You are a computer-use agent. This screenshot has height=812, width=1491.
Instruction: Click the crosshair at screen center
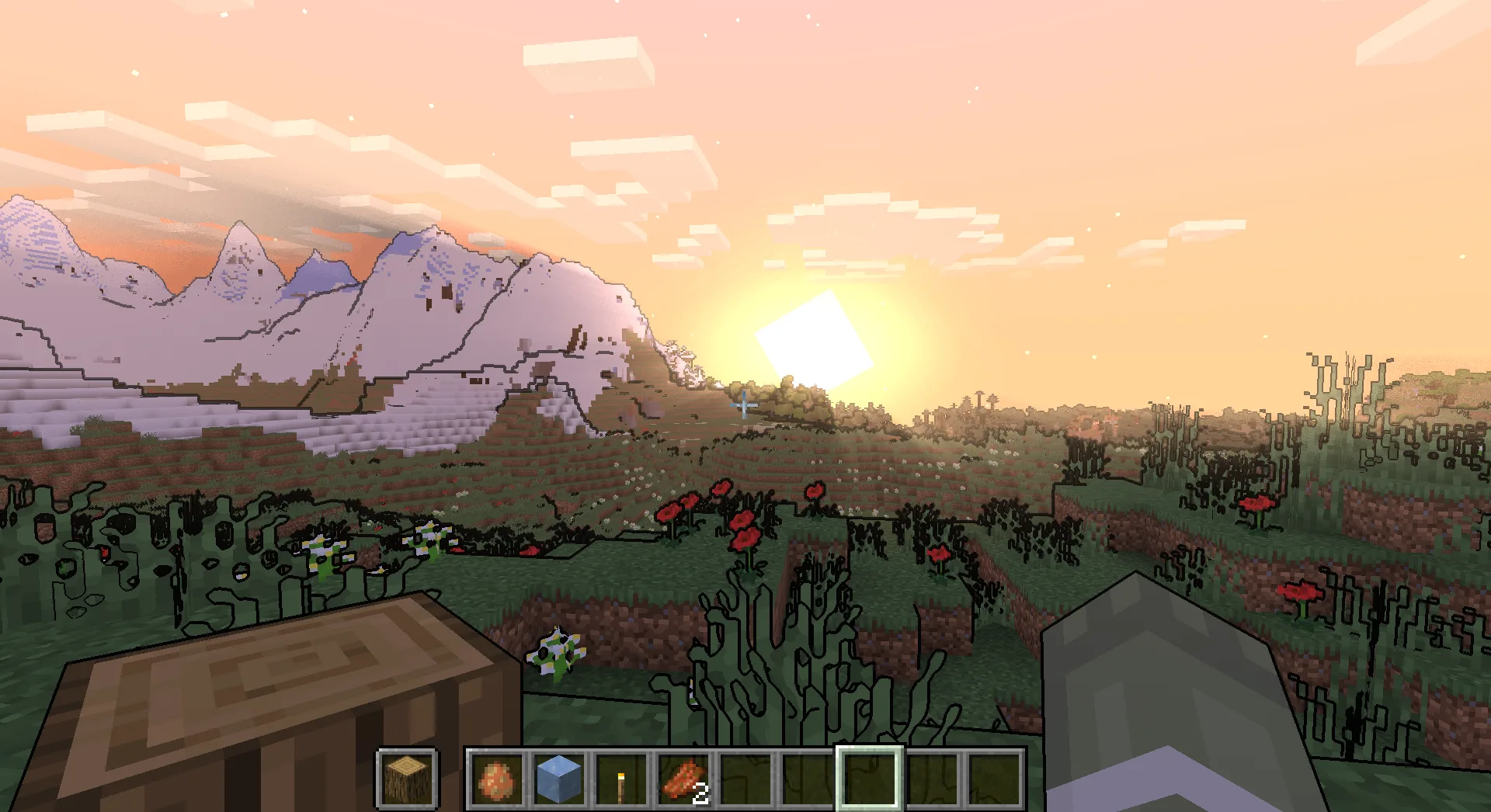point(743,404)
